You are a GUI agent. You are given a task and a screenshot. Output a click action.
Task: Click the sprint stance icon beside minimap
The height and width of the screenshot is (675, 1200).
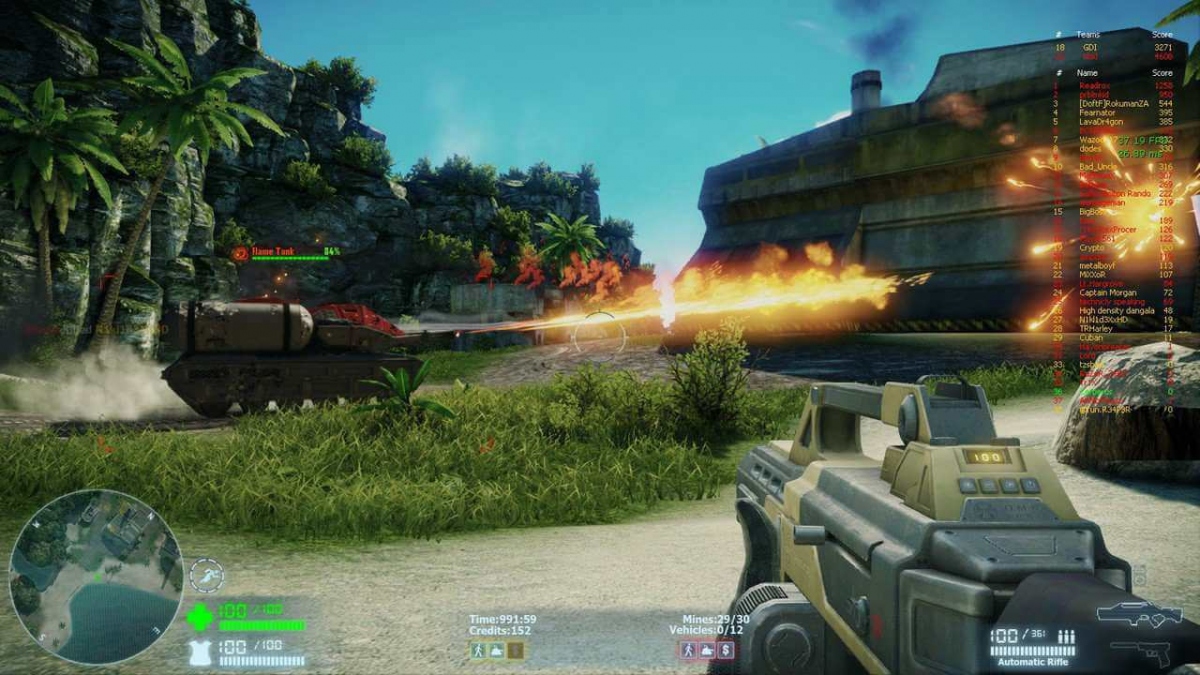[207, 575]
